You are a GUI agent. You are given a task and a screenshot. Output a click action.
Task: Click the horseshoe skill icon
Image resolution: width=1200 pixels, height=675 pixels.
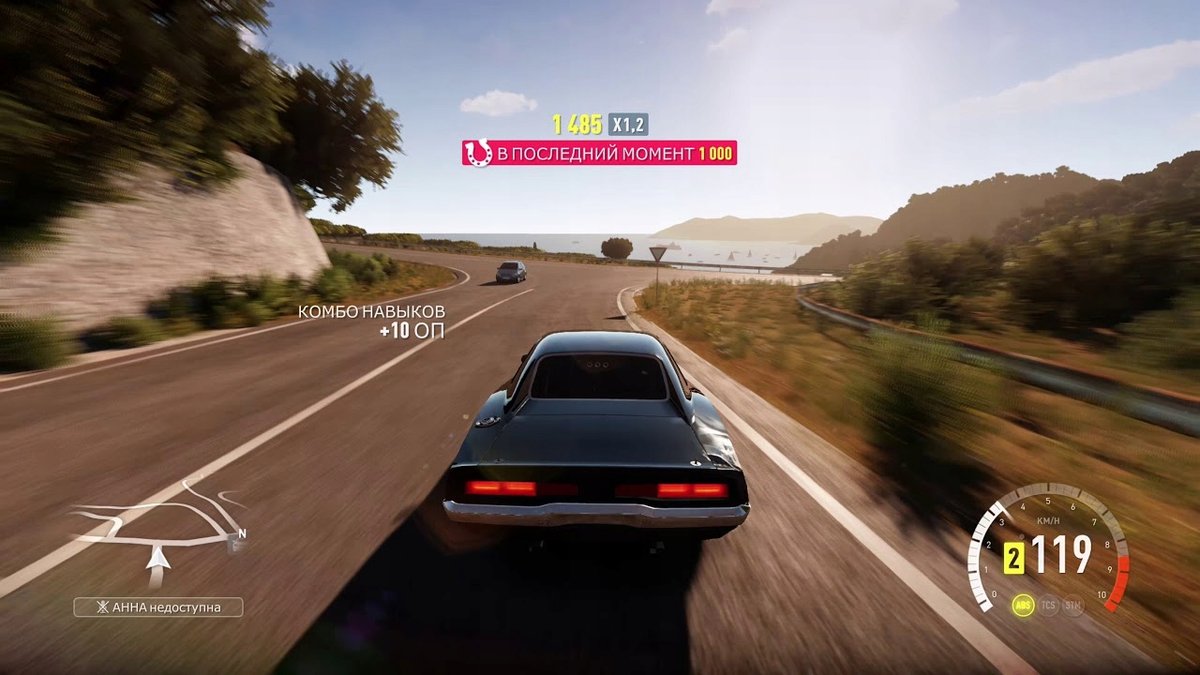(x=479, y=153)
